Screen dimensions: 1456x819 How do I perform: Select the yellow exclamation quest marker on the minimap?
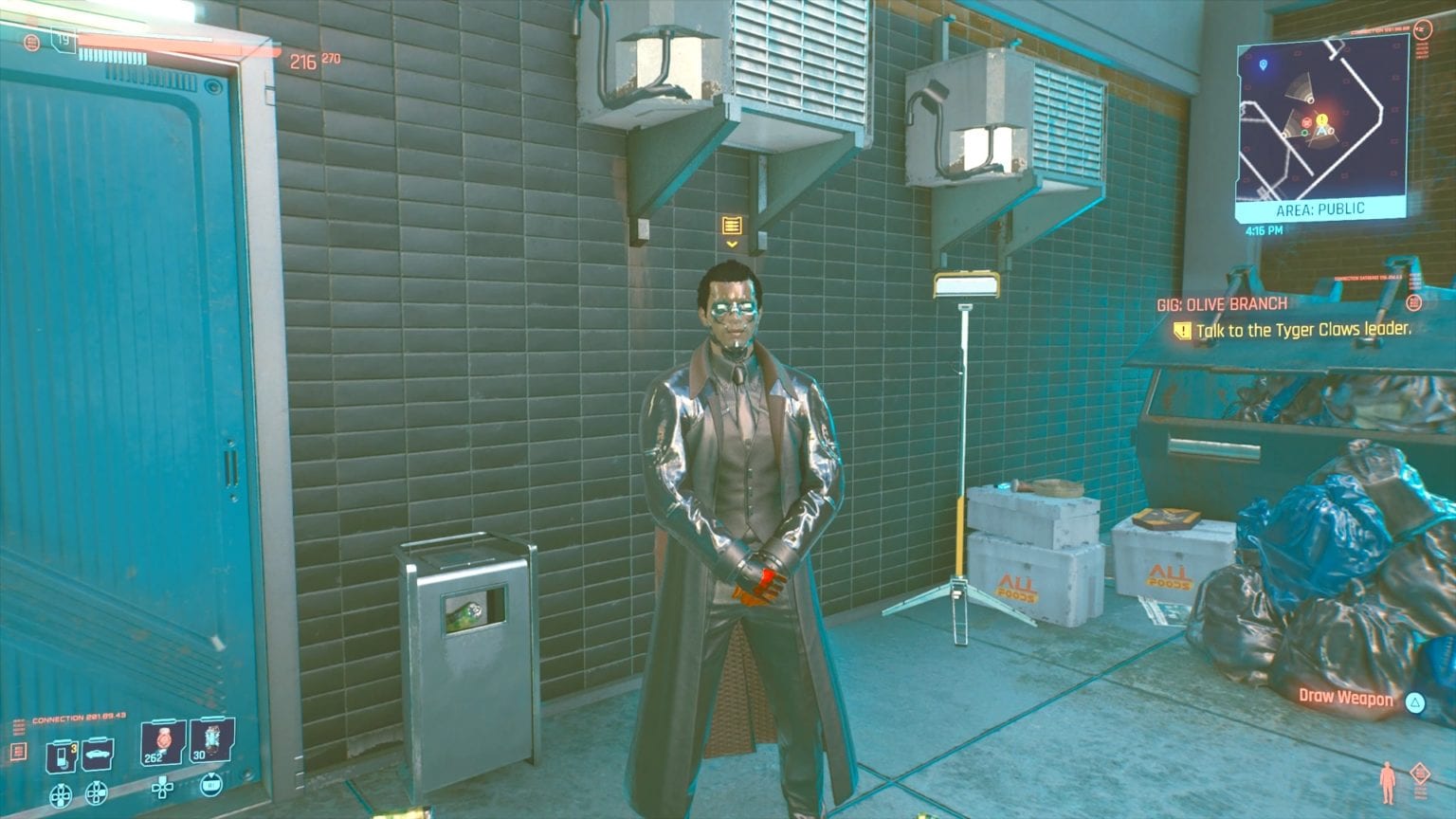click(1321, 119)
